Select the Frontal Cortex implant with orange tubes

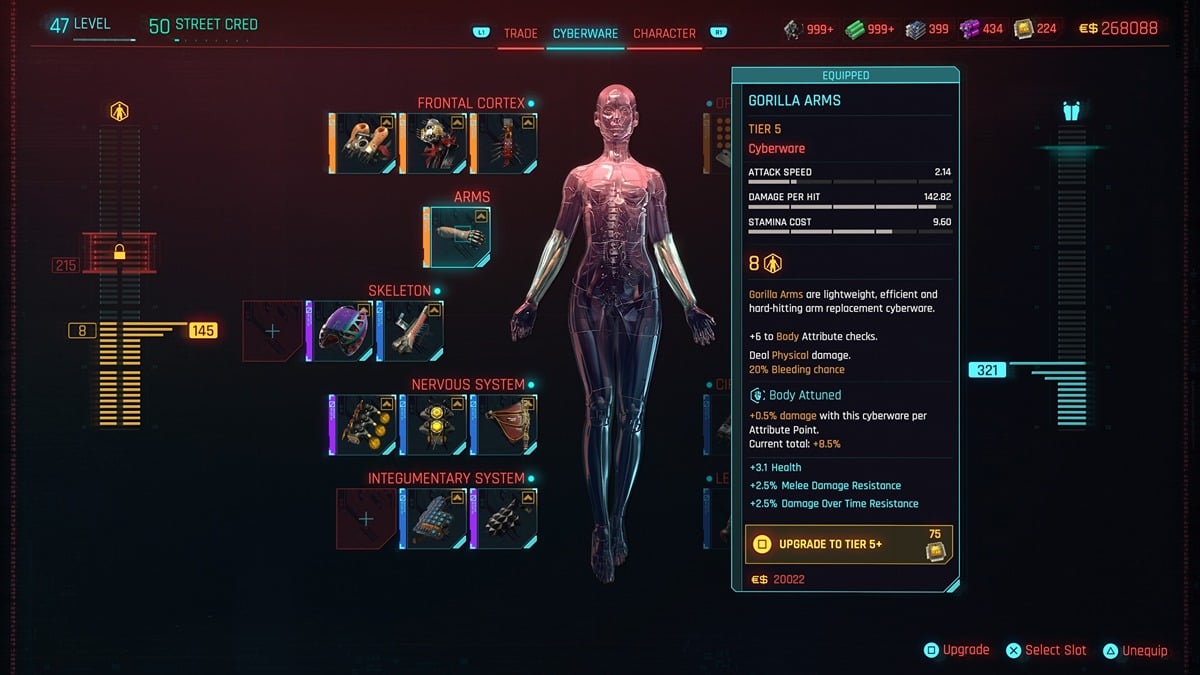363,144
